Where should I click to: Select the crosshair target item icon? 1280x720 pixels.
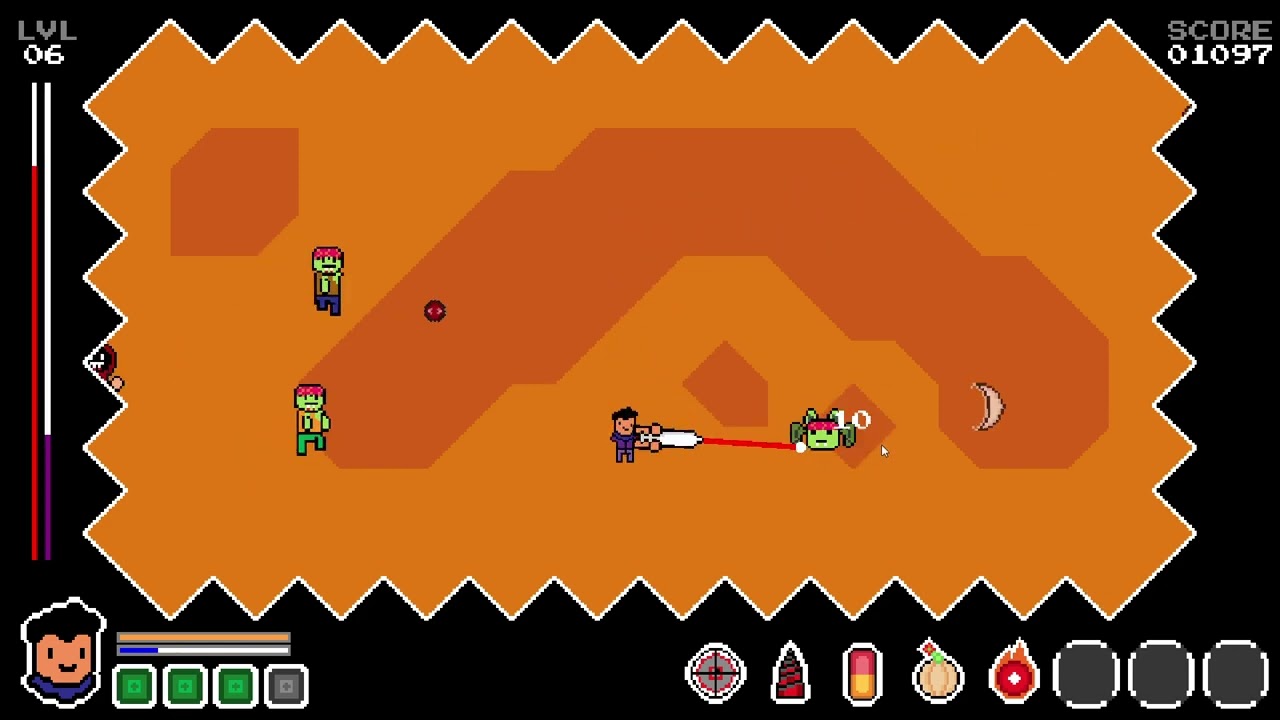coord(715,673)
